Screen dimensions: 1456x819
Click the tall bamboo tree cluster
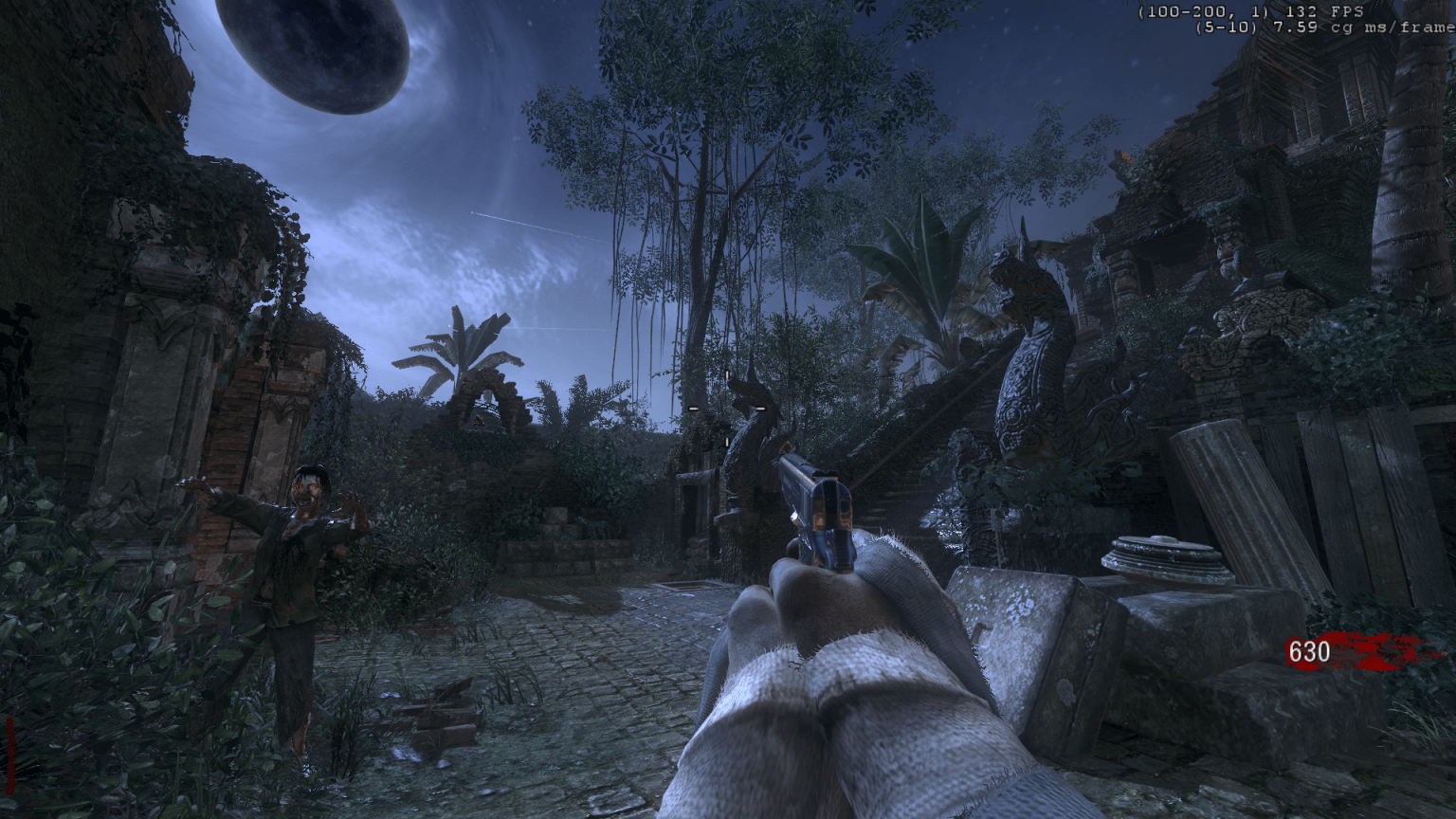pyautogui.click(x=701, y=190)
